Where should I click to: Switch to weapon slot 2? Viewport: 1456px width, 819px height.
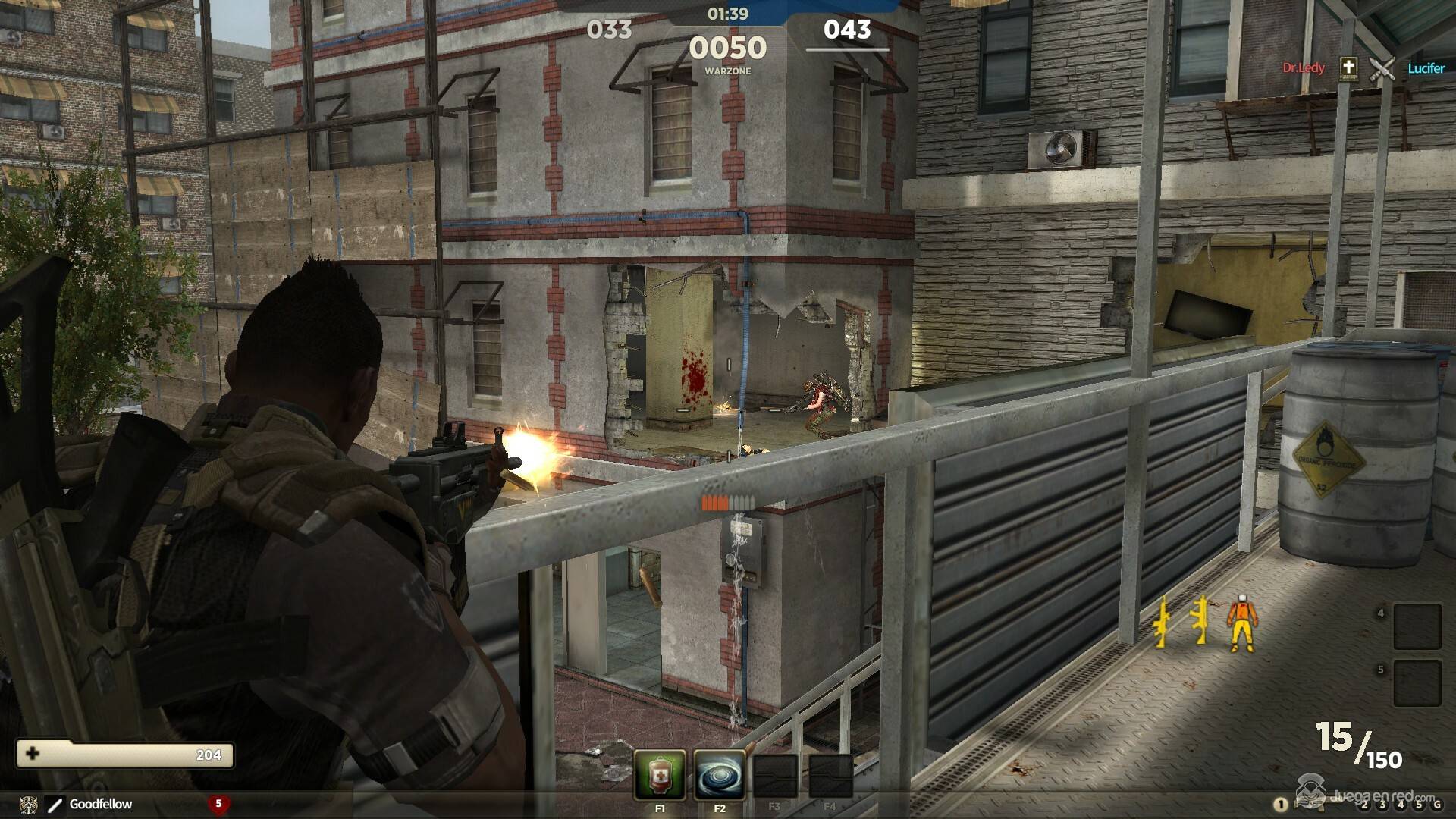tap(1364, 805)
